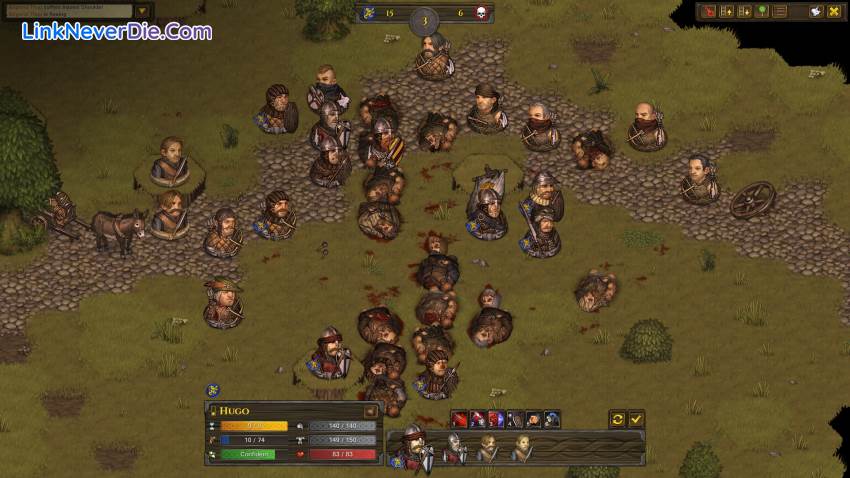Activate the fourth skill in the skill bar

pyautogui.click(x=514, y=419)
